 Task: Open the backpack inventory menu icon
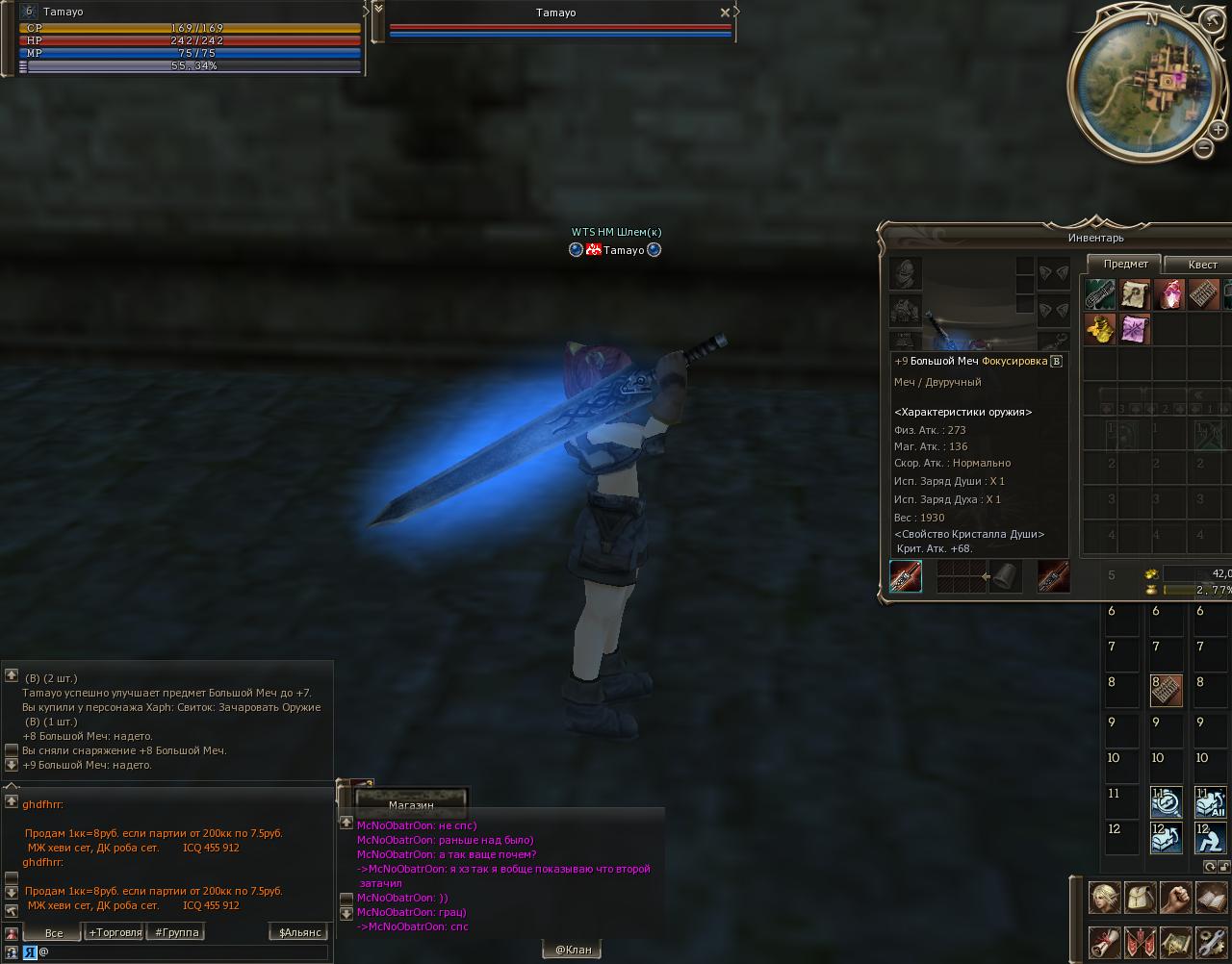pyautogui.click(x=1140, y=899)
